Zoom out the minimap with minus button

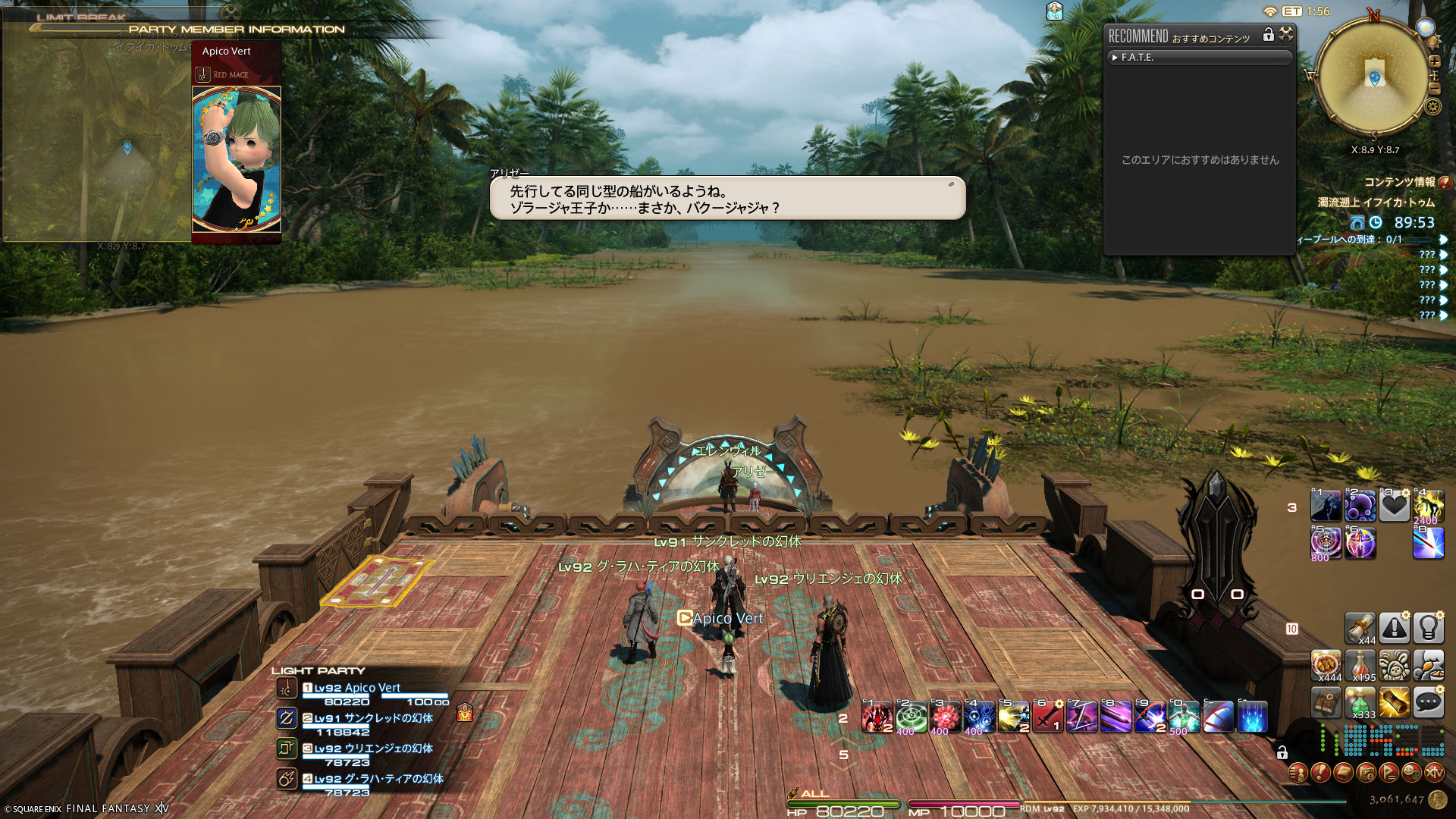click(x=1434, y=89)
